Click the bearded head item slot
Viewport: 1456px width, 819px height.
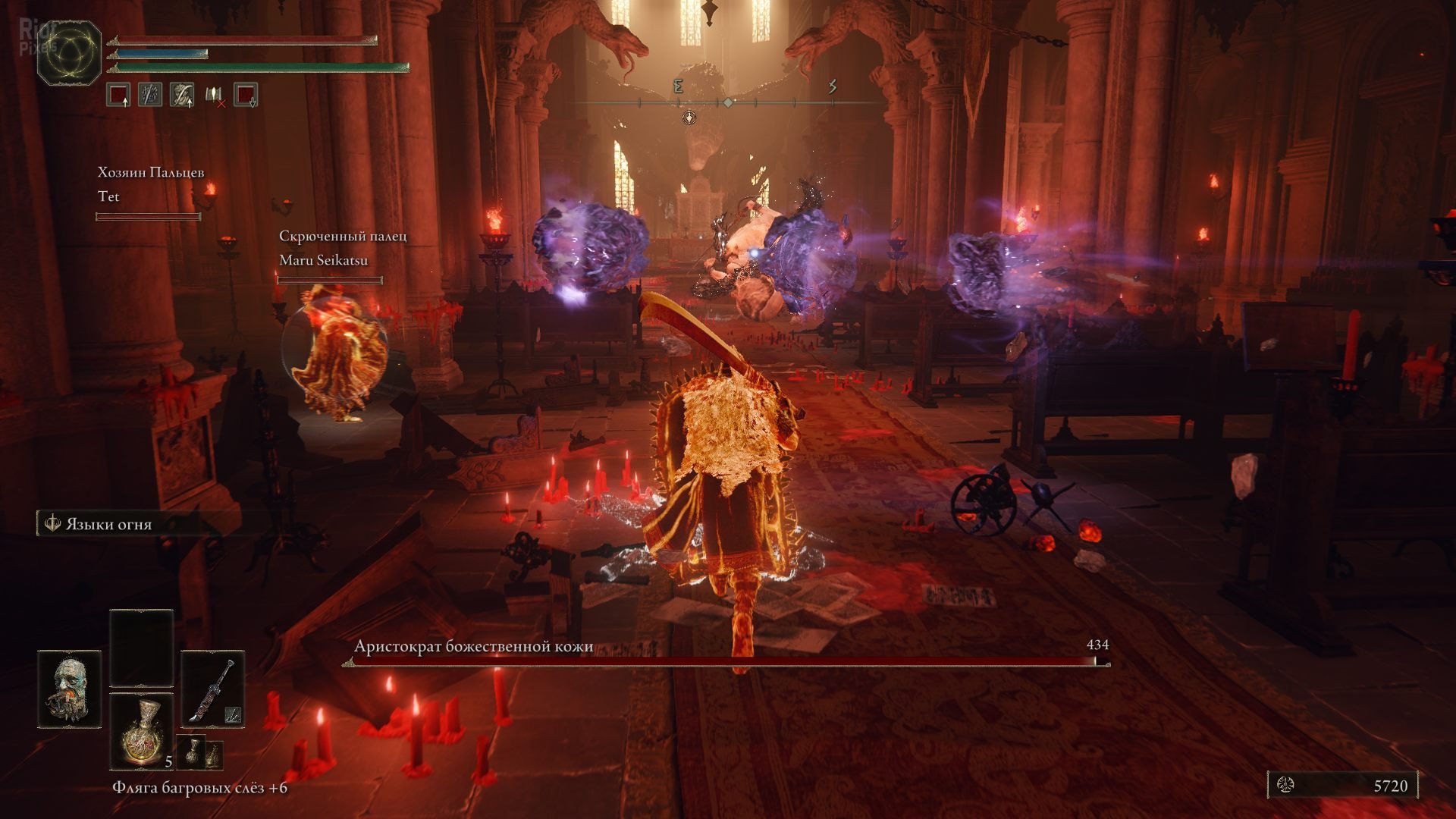[x=70, y=689]
